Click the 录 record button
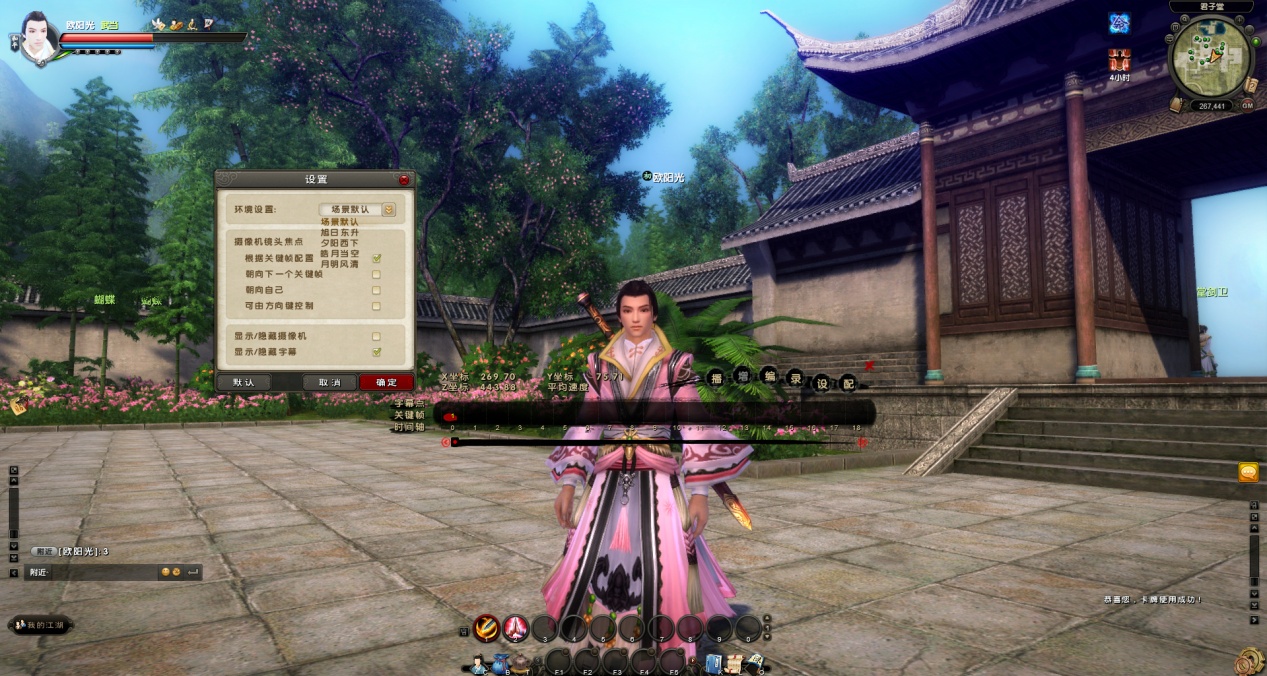The image size is (1267, 676). [795, 378]
